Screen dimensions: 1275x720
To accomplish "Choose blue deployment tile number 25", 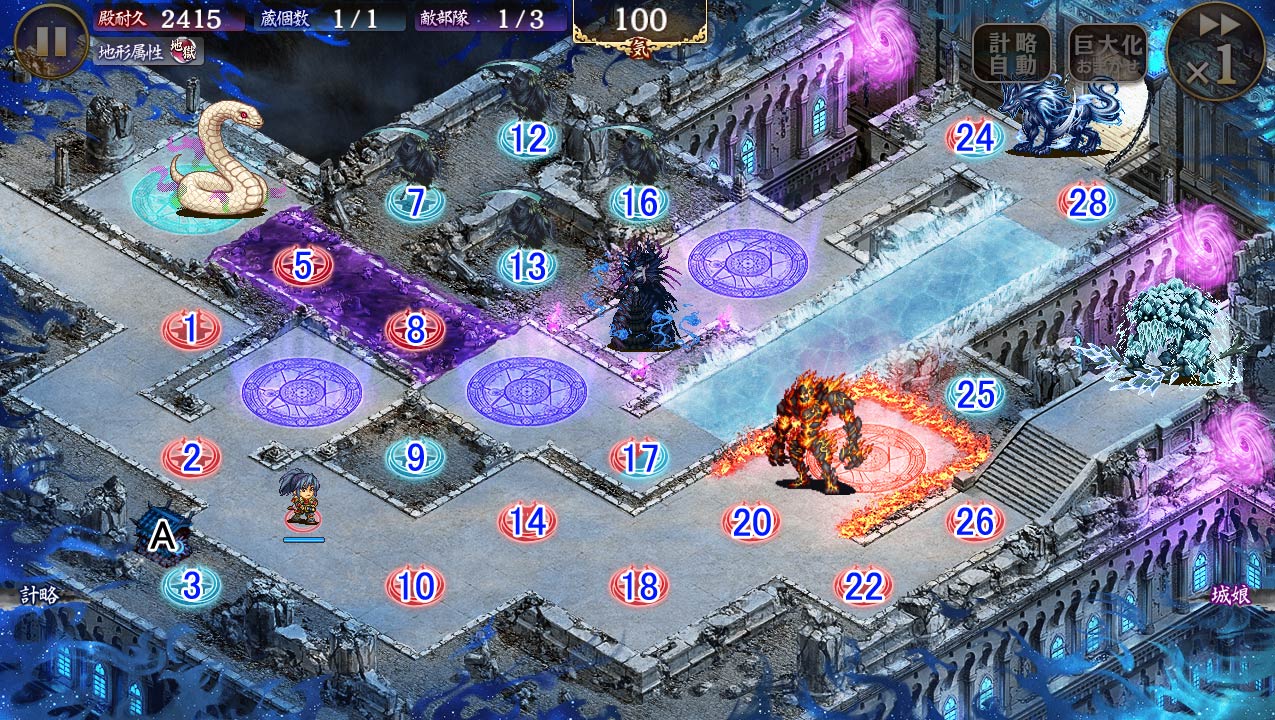I will 975,394.
